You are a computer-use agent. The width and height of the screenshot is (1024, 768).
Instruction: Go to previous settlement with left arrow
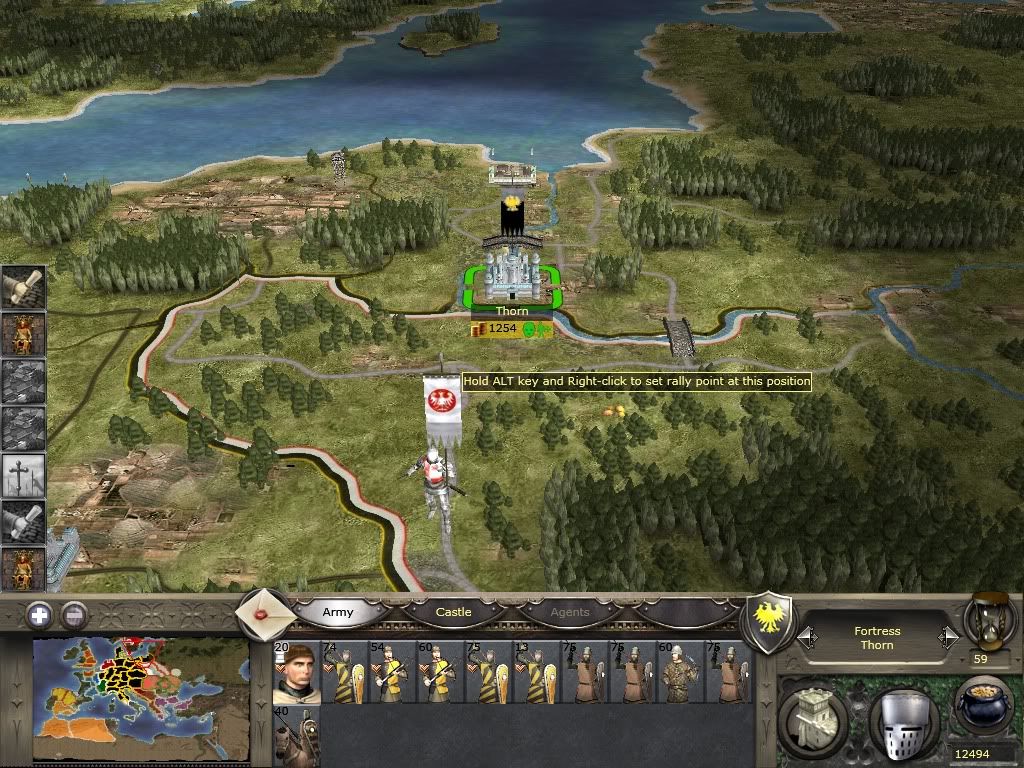click(806, 637)
